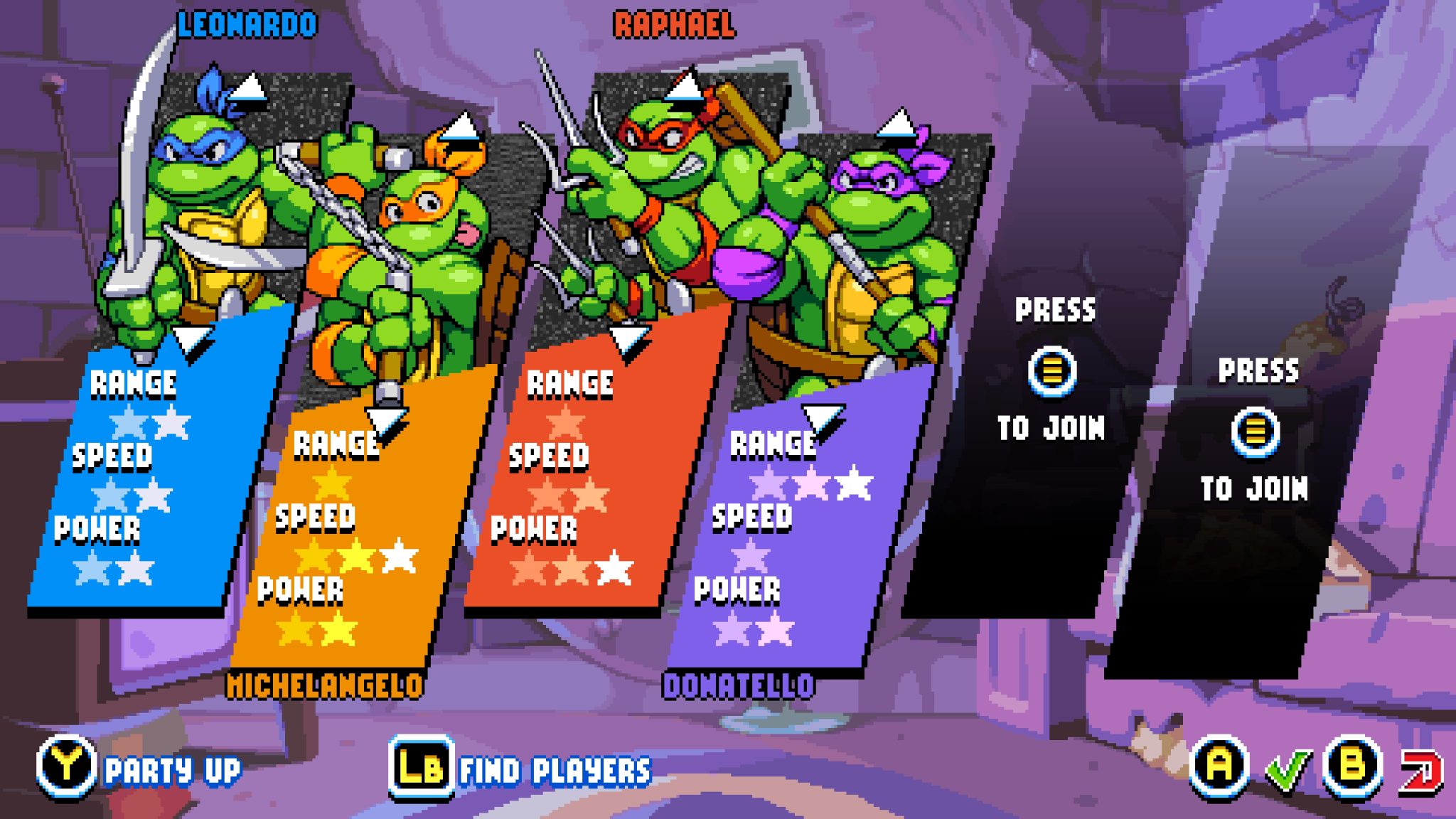This screenshot has height=819, width=1456.
Task: Select the name label Raphael
Action: (x=673, y=23)
